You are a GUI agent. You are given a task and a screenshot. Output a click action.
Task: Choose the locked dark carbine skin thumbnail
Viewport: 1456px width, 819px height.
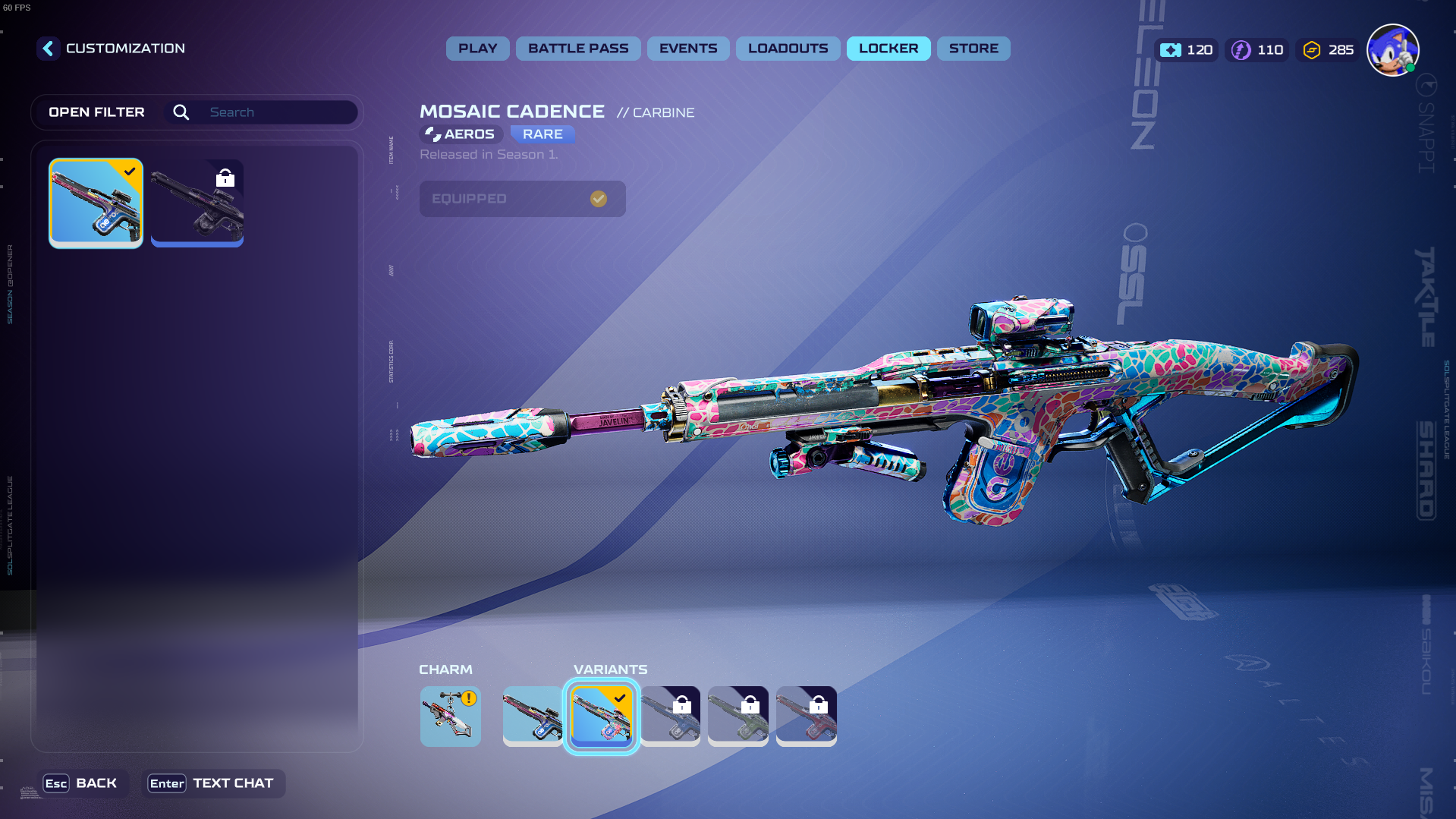pyautogui.click(x=197, y=203)
